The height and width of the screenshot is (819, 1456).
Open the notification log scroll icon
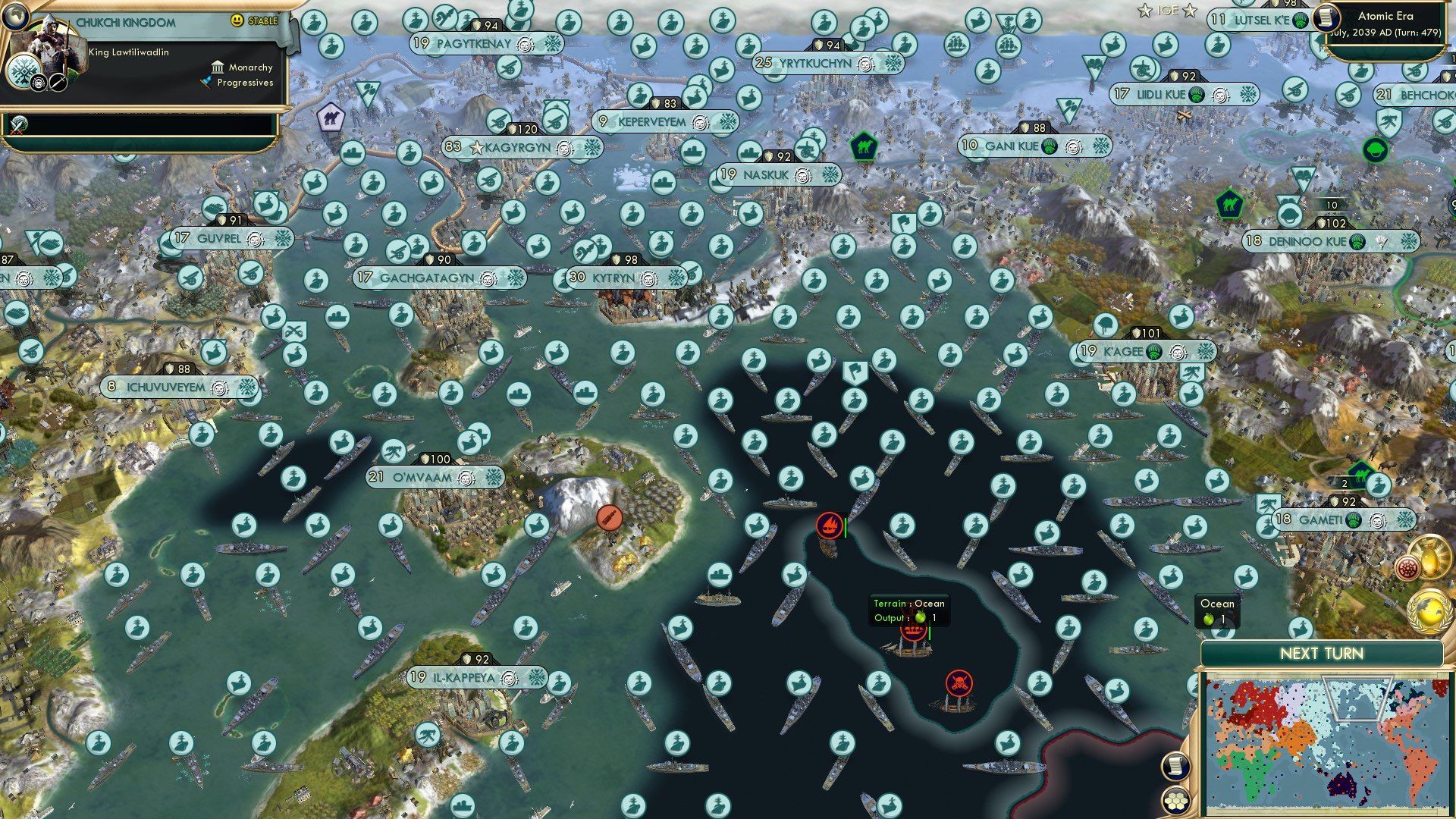pyautogui.click(x=1175, y=765)
